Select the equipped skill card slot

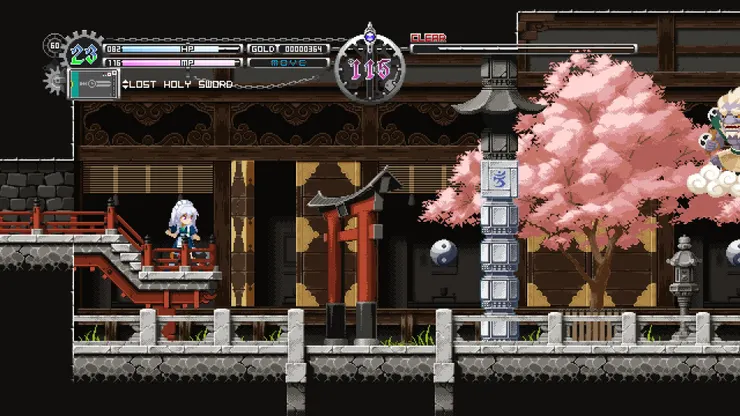pyautogui.click(x=93, y=84)
